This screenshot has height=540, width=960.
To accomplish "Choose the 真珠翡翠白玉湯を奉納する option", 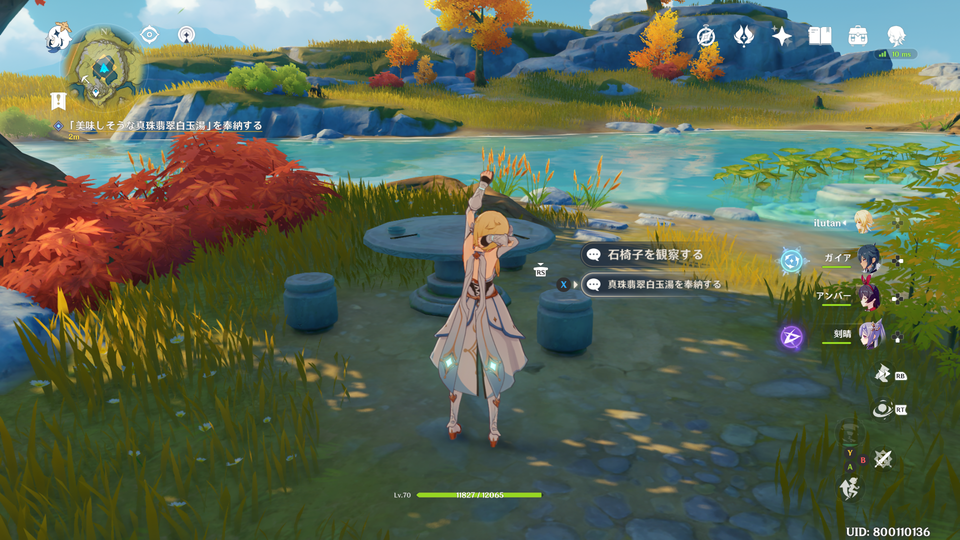I will point(664,284).
